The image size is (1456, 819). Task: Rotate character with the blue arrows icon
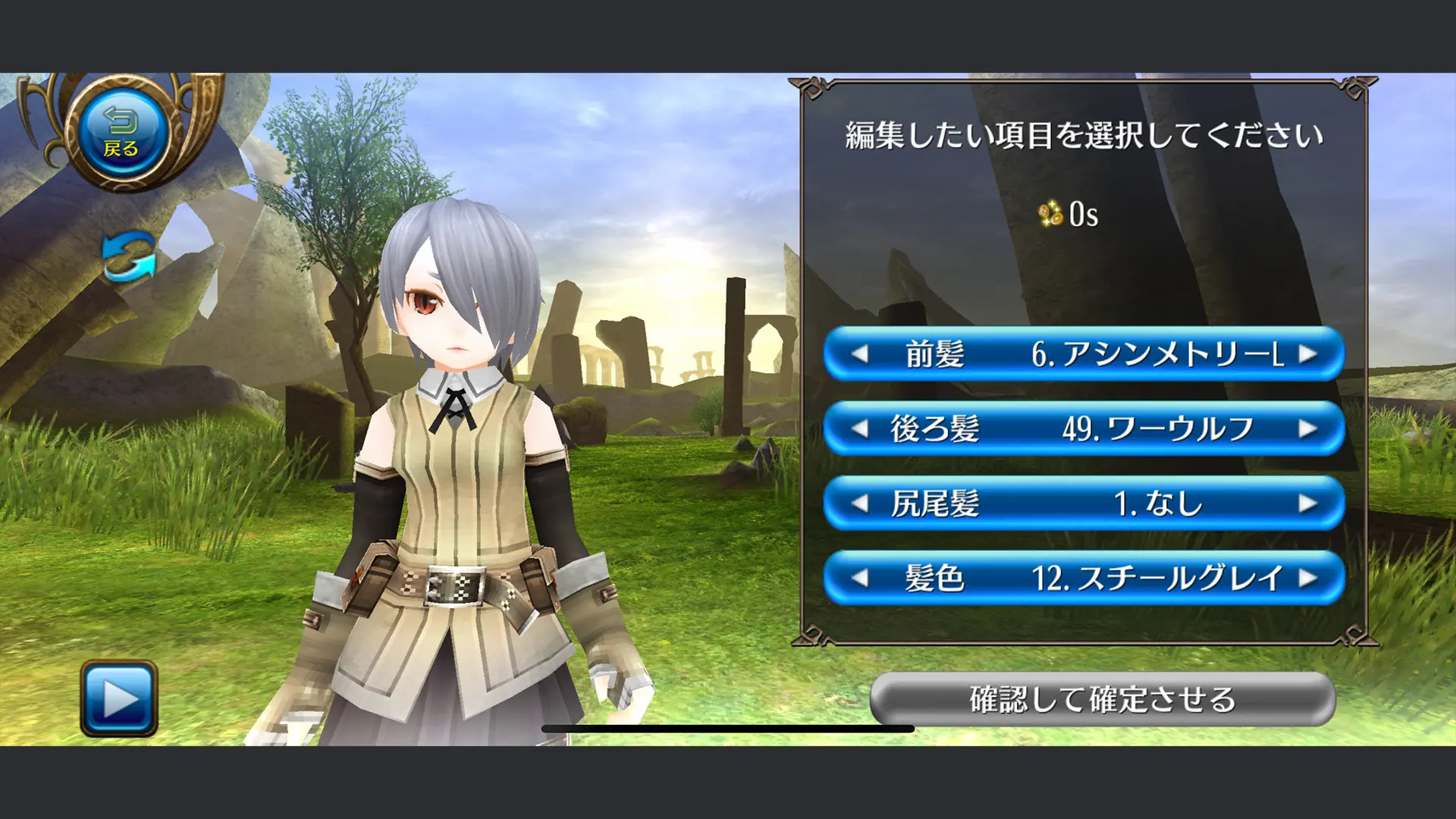point(129,256)
